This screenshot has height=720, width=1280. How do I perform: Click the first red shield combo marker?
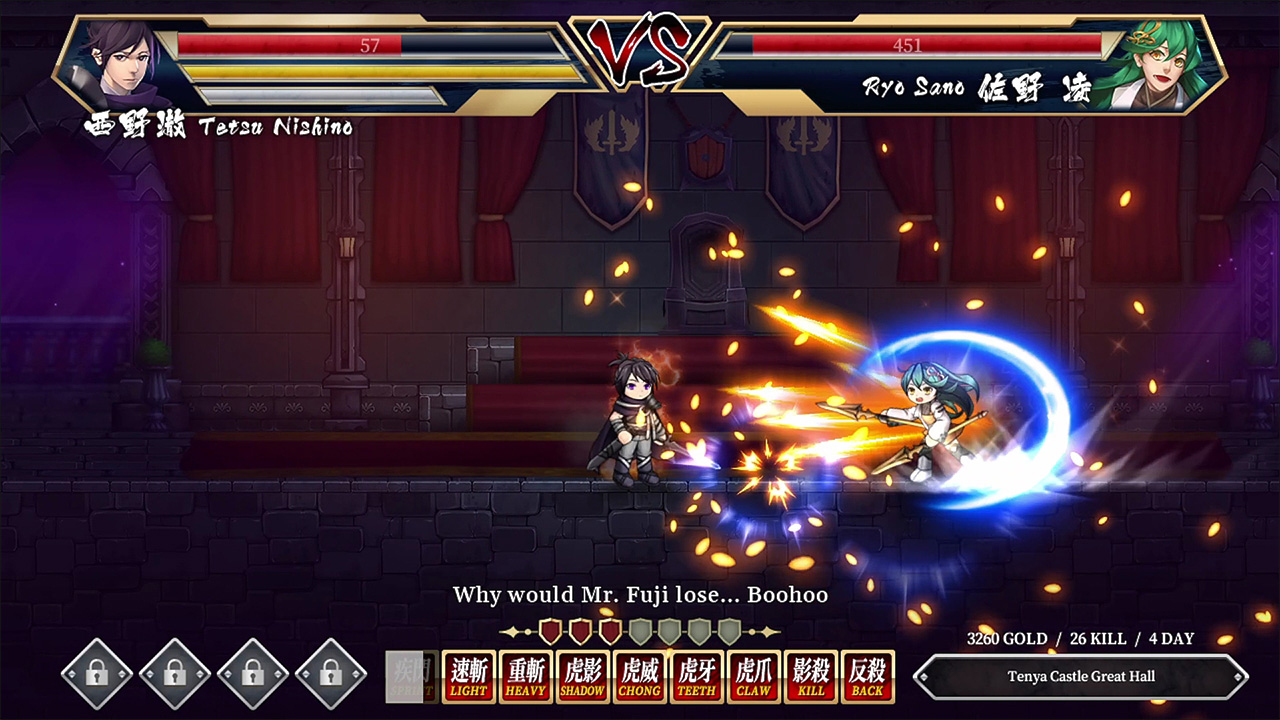coord(549,630)
